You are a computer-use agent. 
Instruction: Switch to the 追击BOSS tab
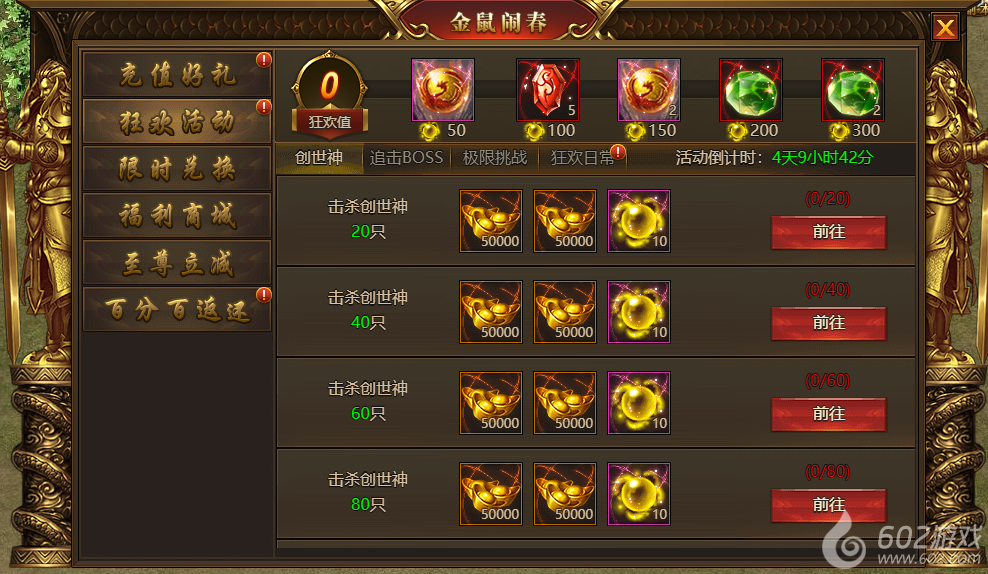coord(406,158)
